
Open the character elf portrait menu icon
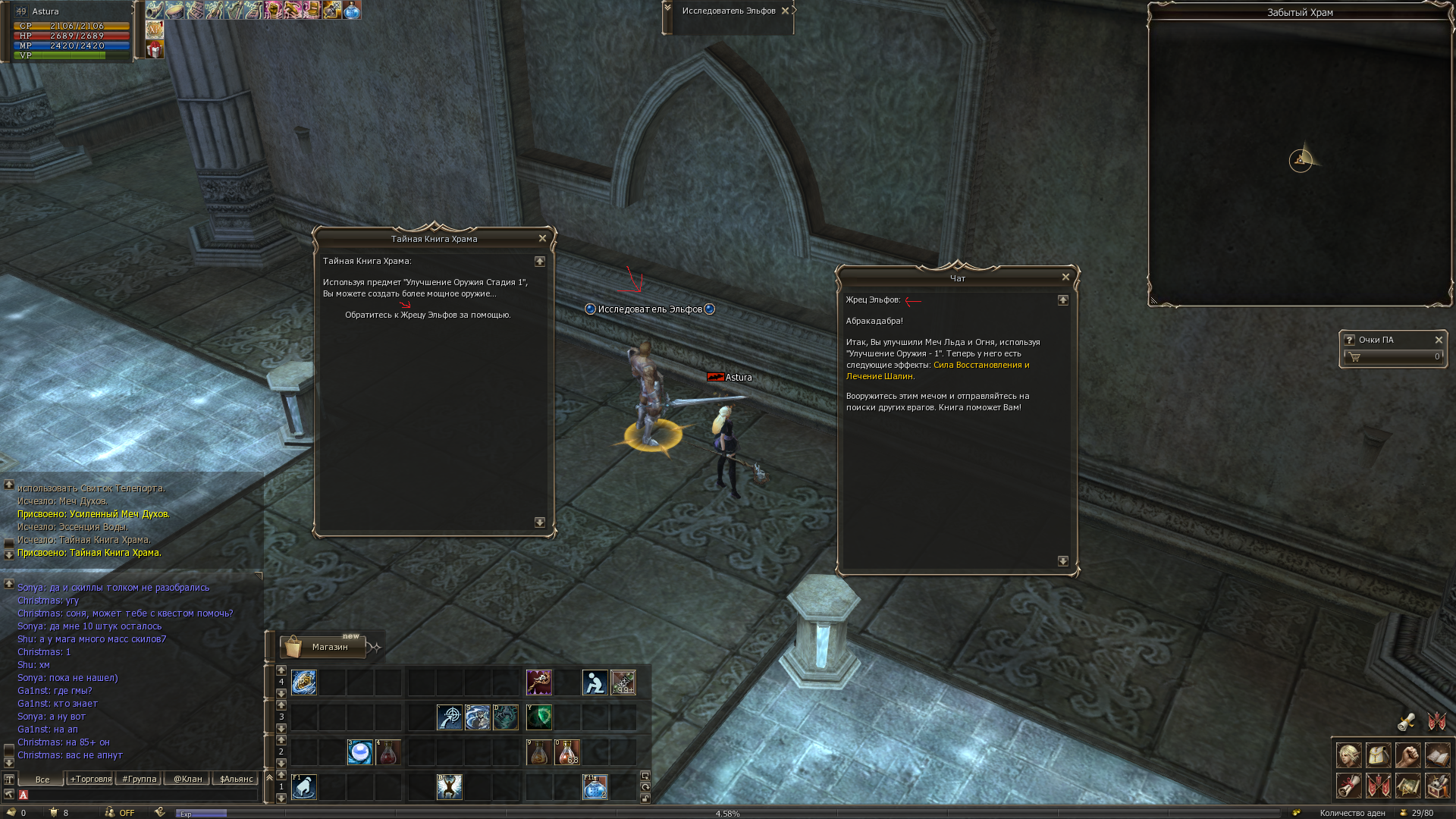click(x=1348, y=755)
